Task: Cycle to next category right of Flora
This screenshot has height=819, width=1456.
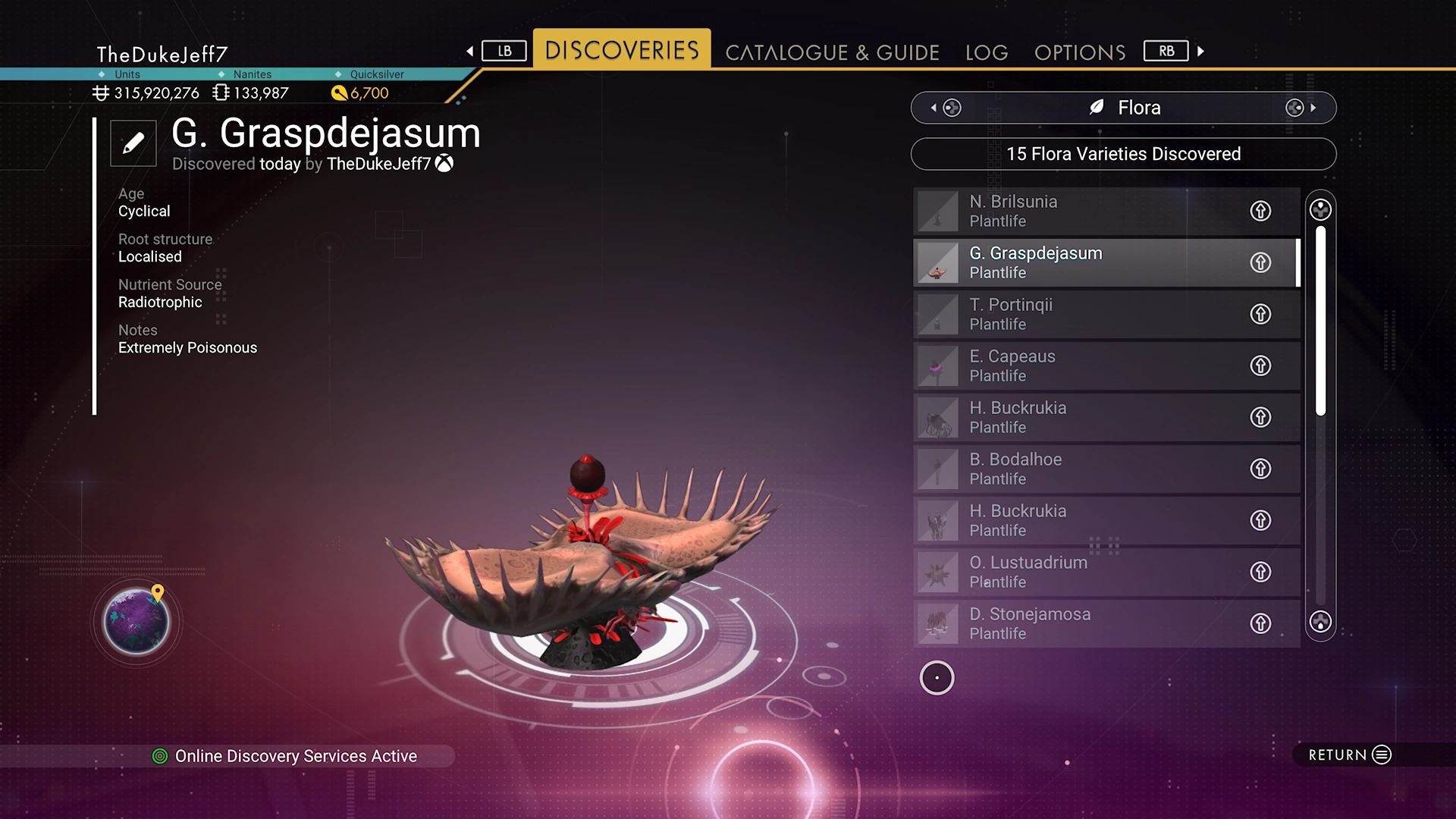Action: 1301,108
